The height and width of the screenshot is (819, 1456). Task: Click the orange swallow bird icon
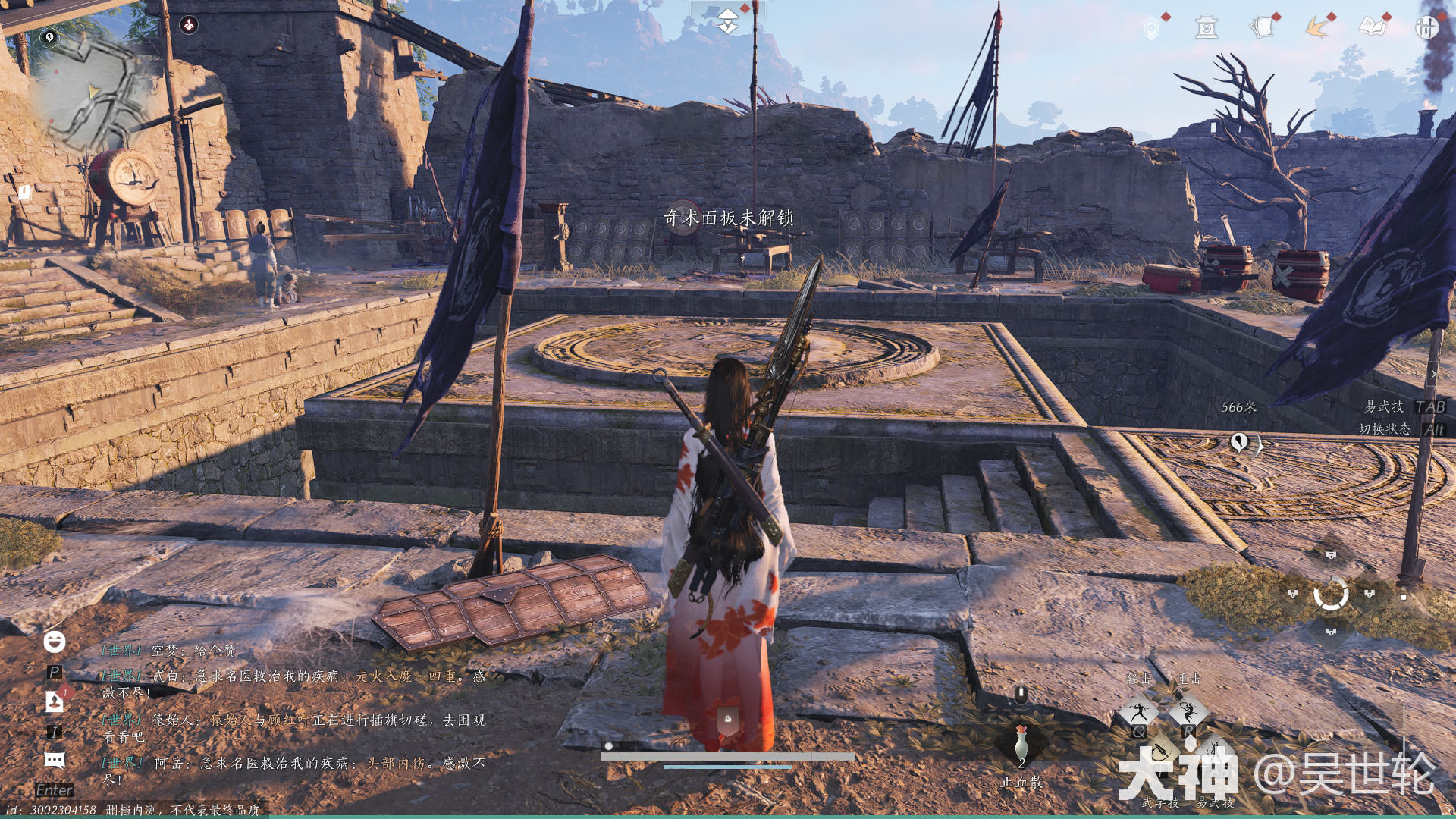coord(1318,28)
